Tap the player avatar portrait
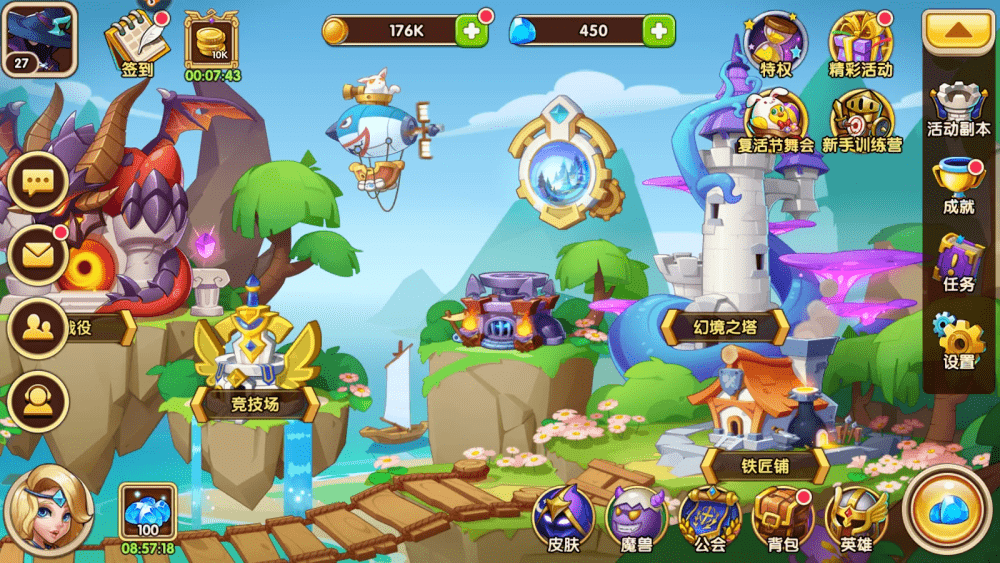Viewport: 1000px width, 563px height. pyautogui.click(x=39, y=38)
